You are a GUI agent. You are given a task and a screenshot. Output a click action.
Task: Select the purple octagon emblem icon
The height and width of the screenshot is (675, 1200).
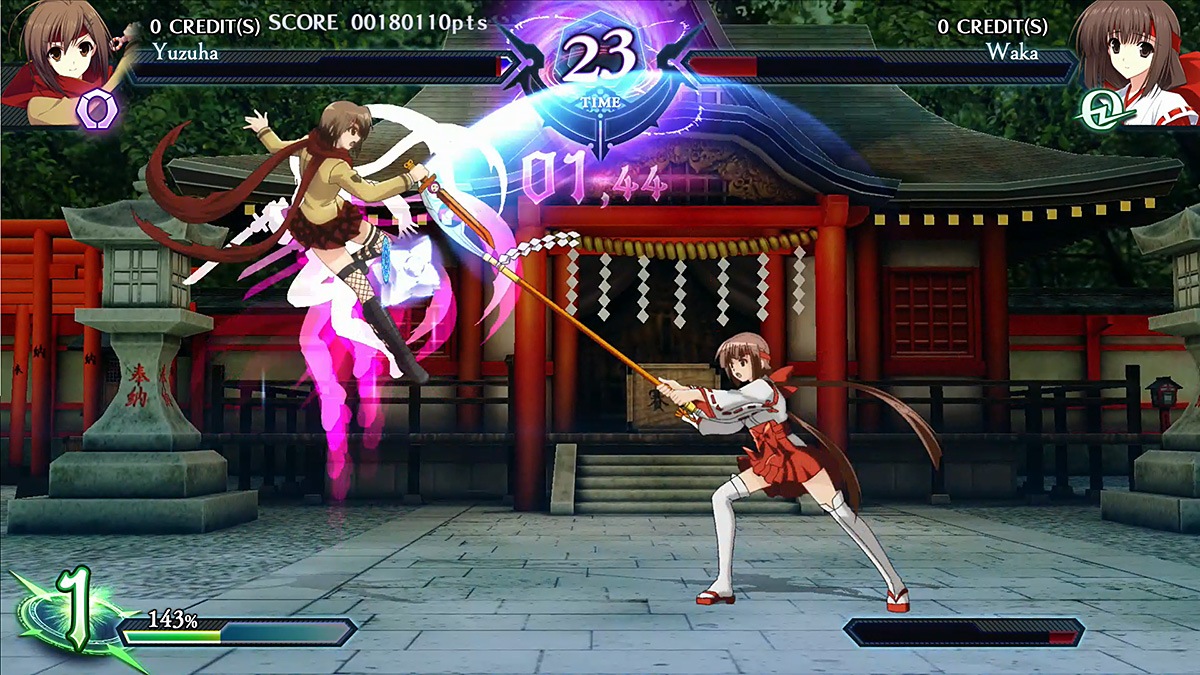tap(98, 108)
